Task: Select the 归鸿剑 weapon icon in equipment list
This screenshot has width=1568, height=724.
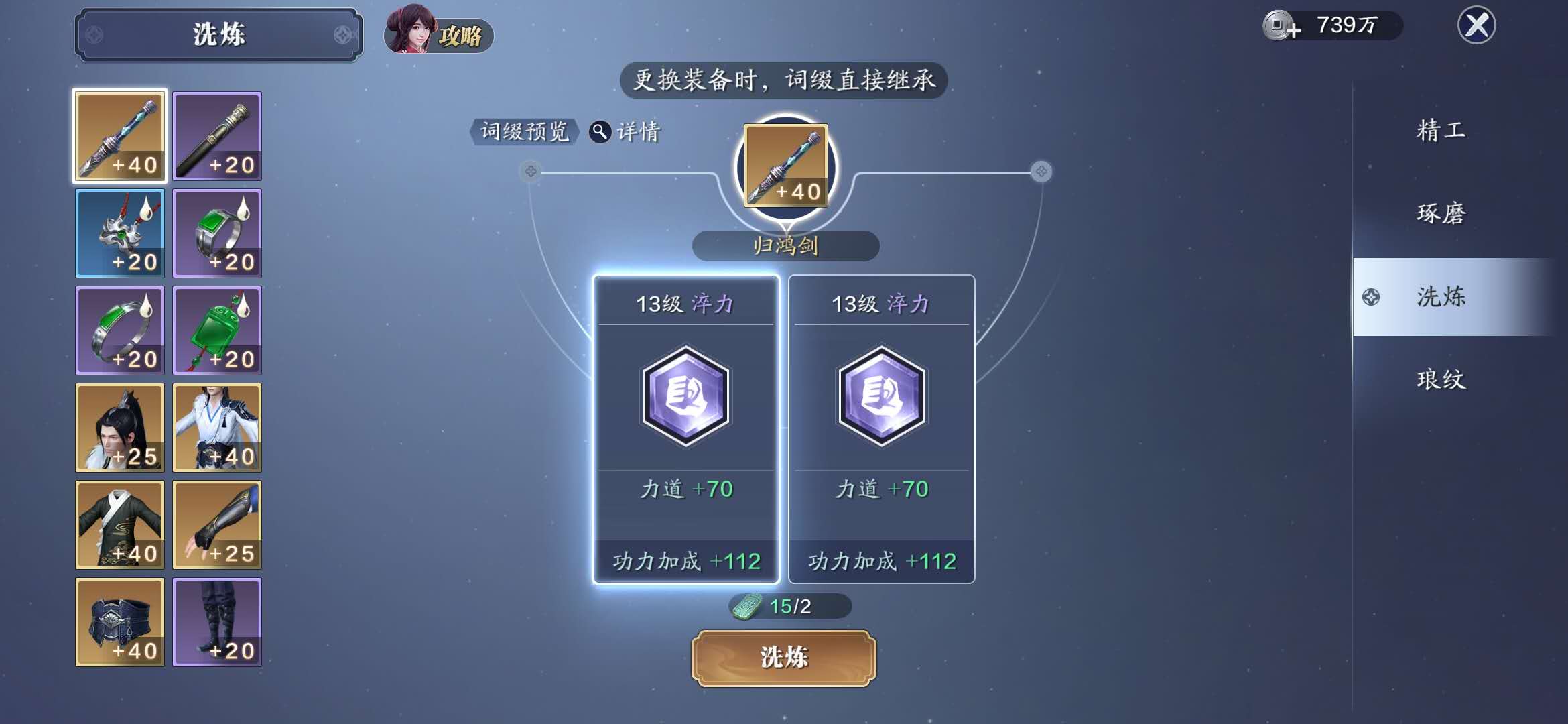Action: pos(119,135)
